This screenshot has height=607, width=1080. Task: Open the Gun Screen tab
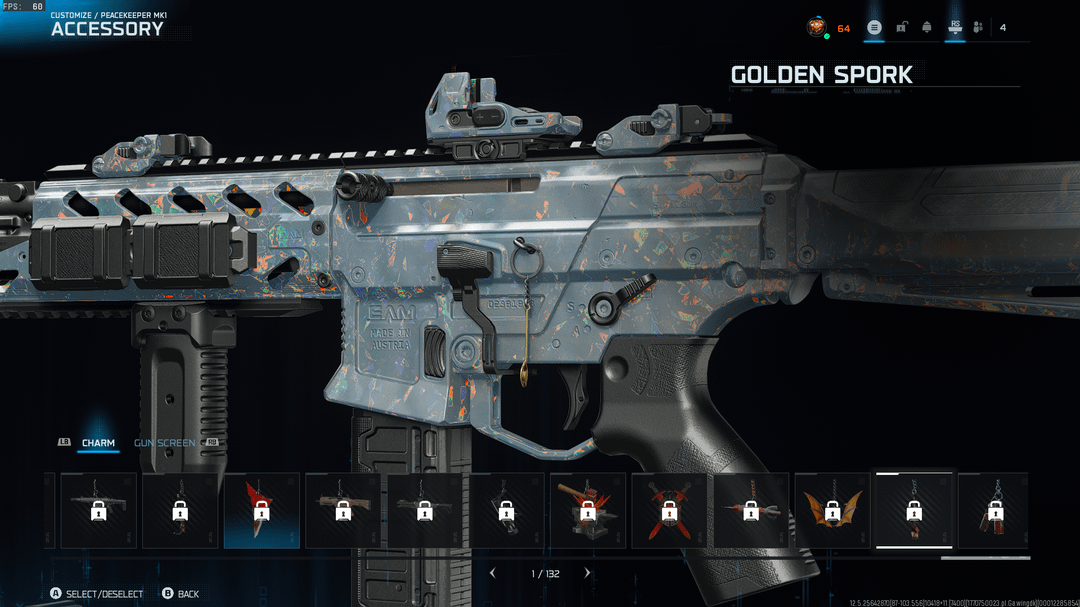coord(165,443)
